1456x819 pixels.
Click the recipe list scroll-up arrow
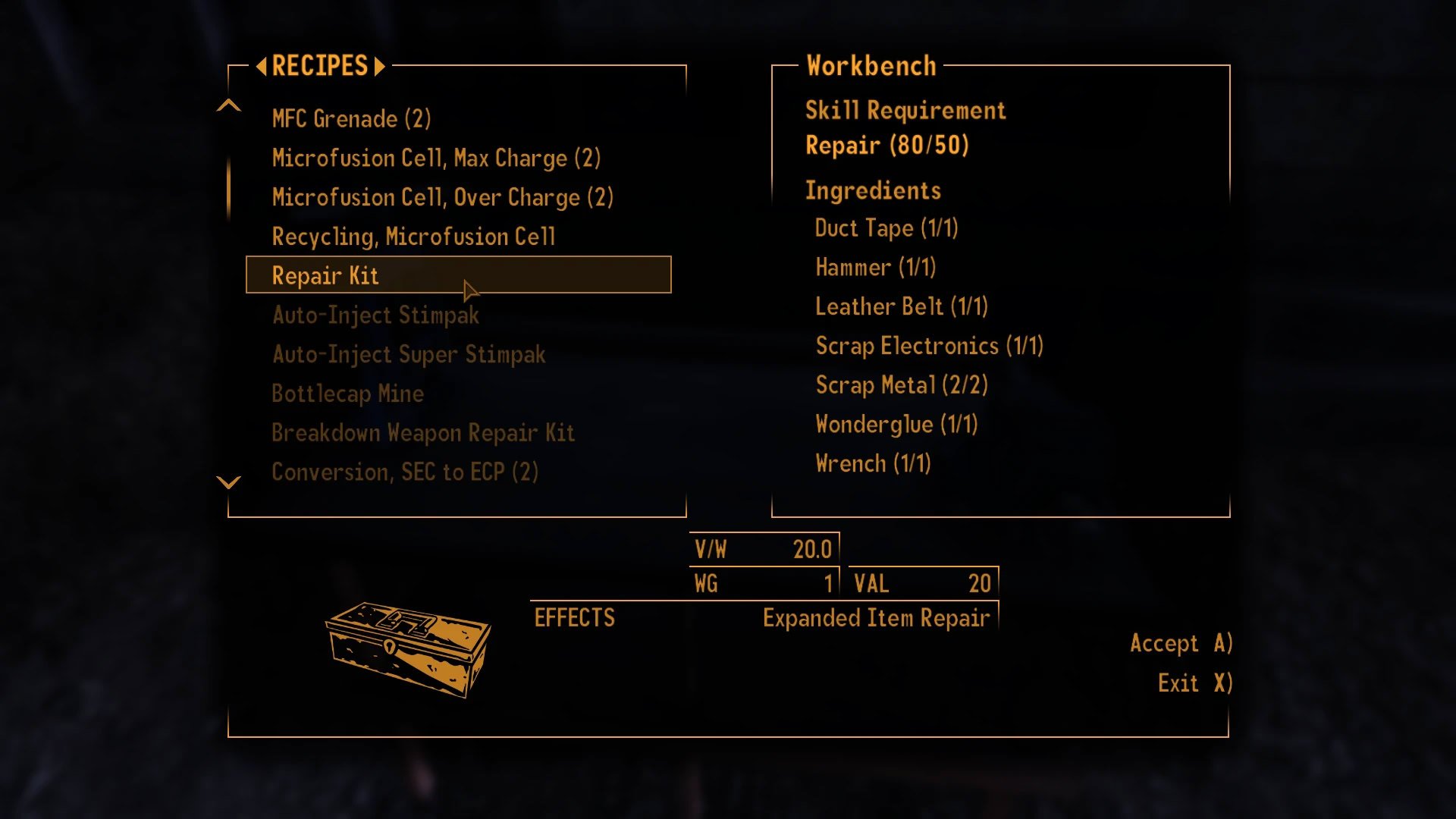pyautogui.click(x=228, y=106)
